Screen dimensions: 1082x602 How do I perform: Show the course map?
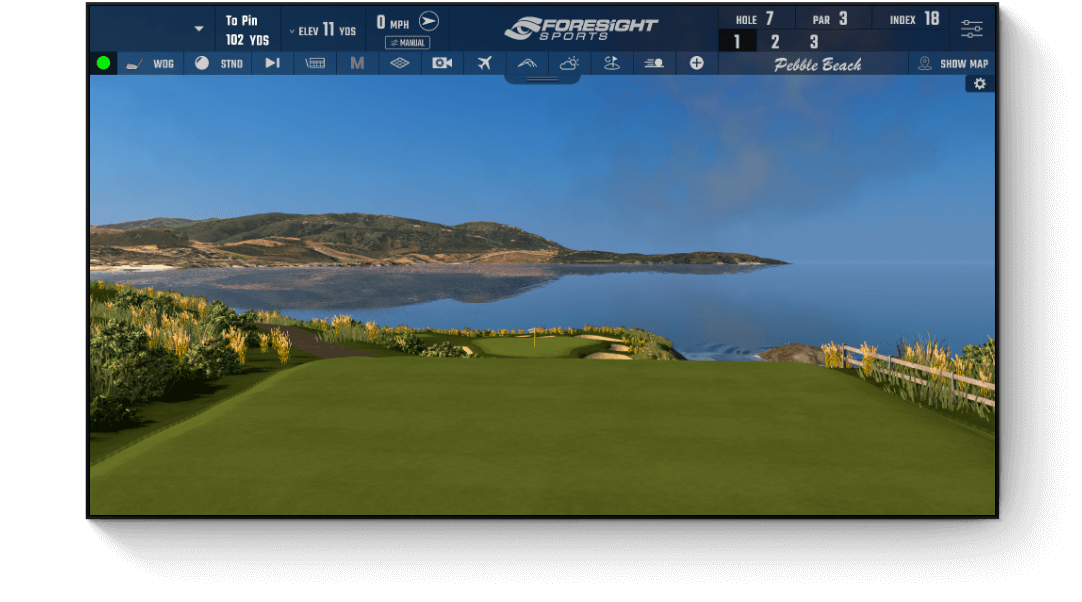[954, 63]
